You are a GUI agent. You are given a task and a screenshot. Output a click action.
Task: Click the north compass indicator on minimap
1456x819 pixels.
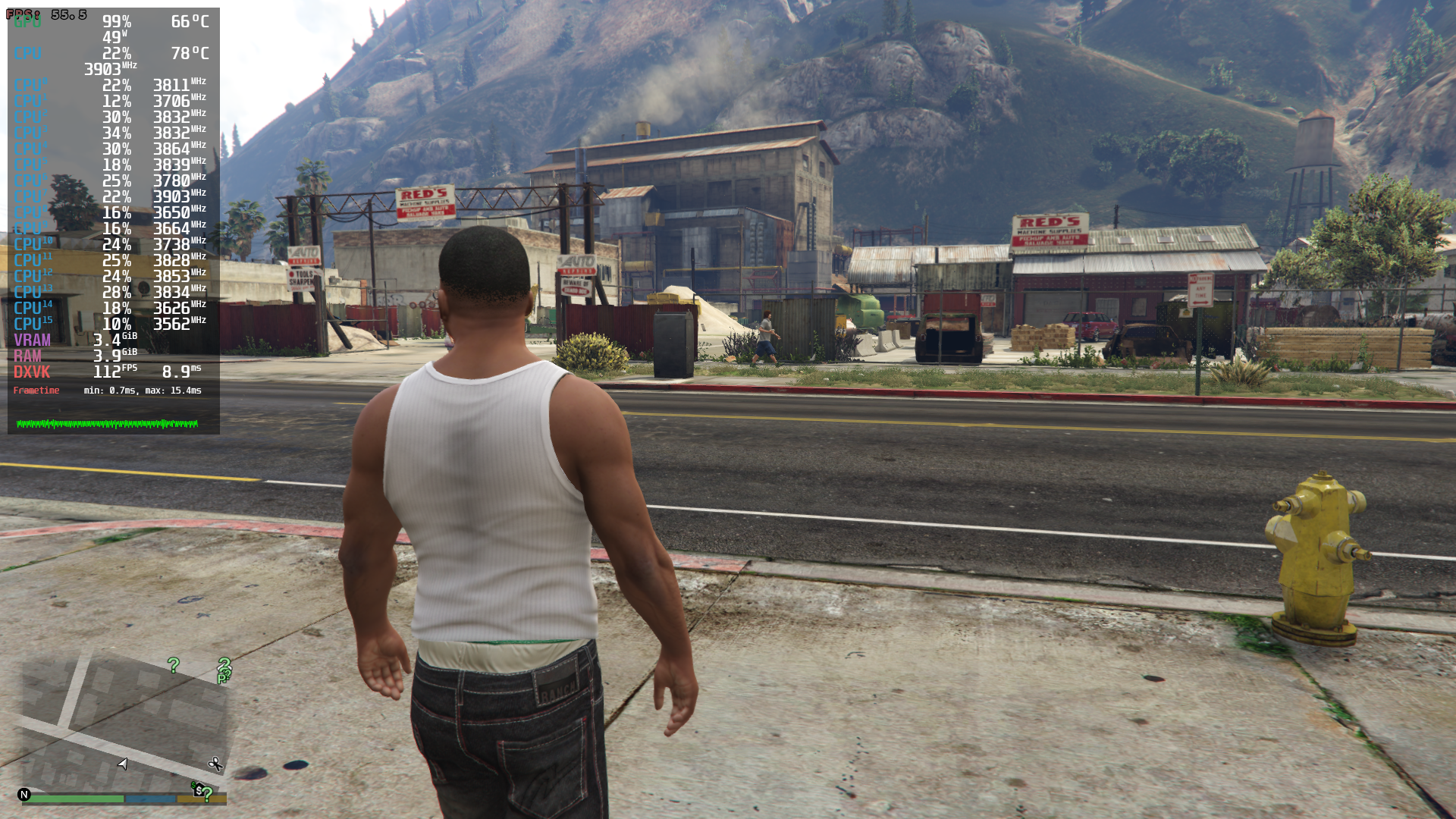tap(24, 795)
